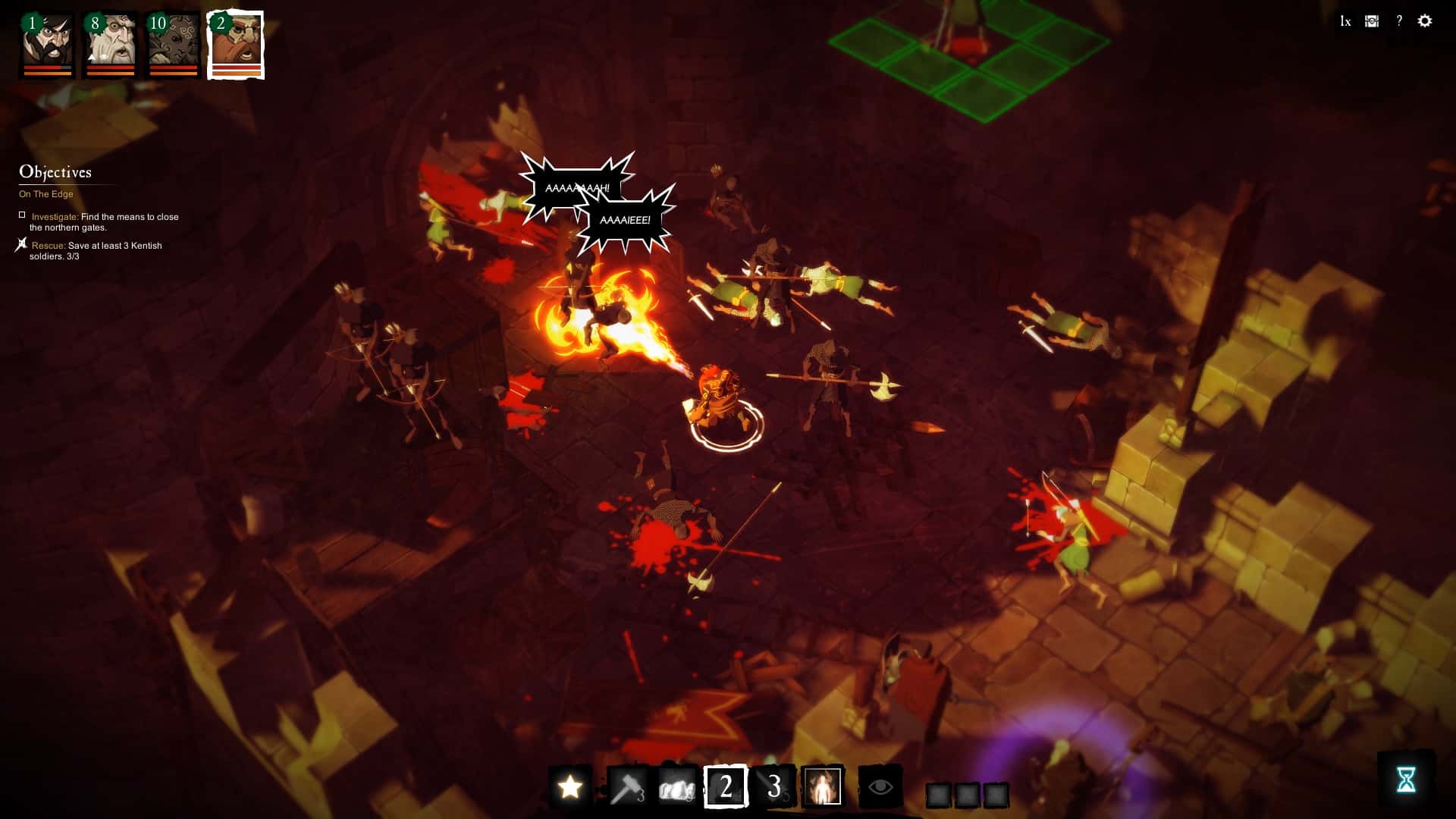Use the bandages item from the hotbar
The width and height of the screenshot is (1456, 819).
(675, 788)
